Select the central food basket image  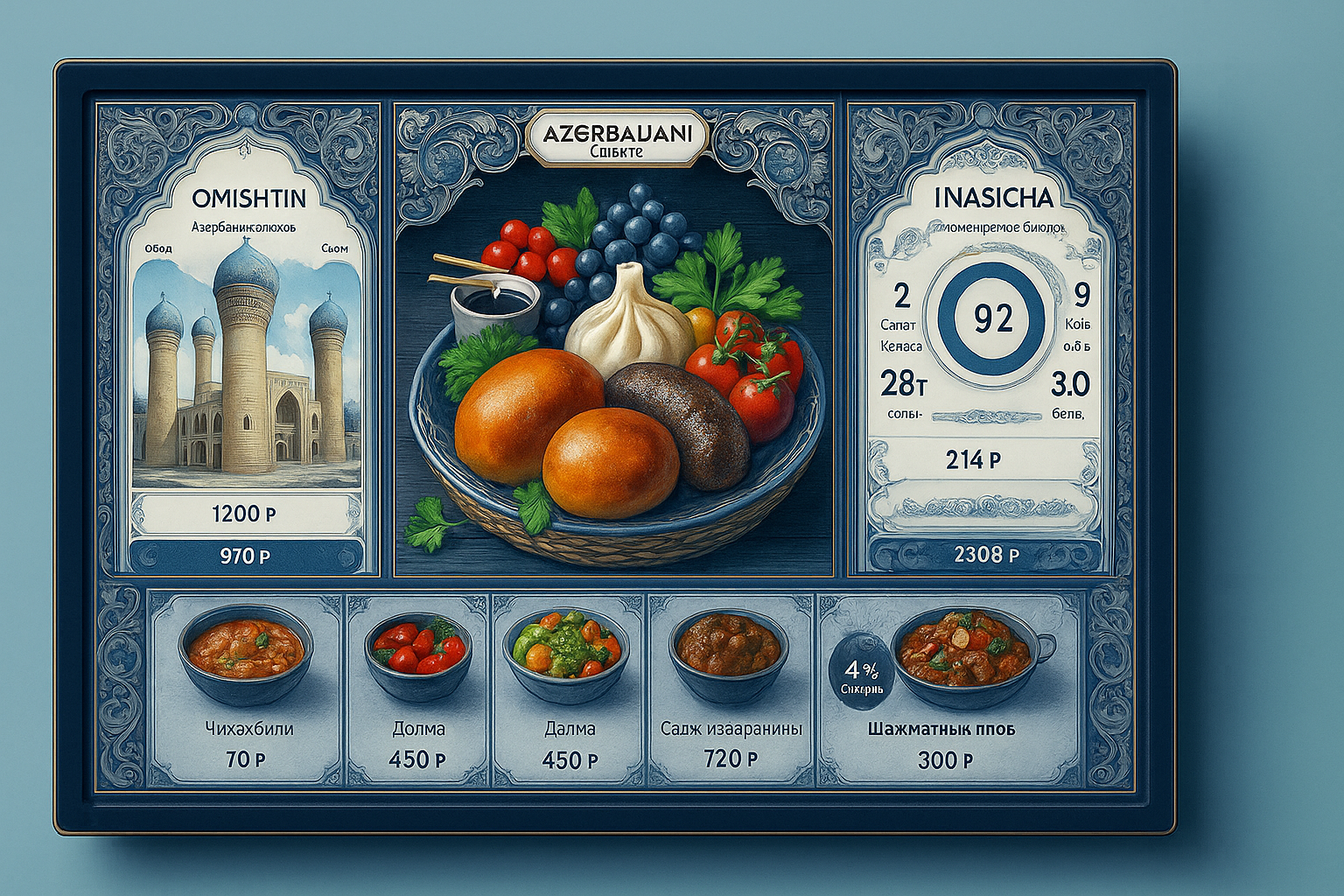(x=612, y=367)
